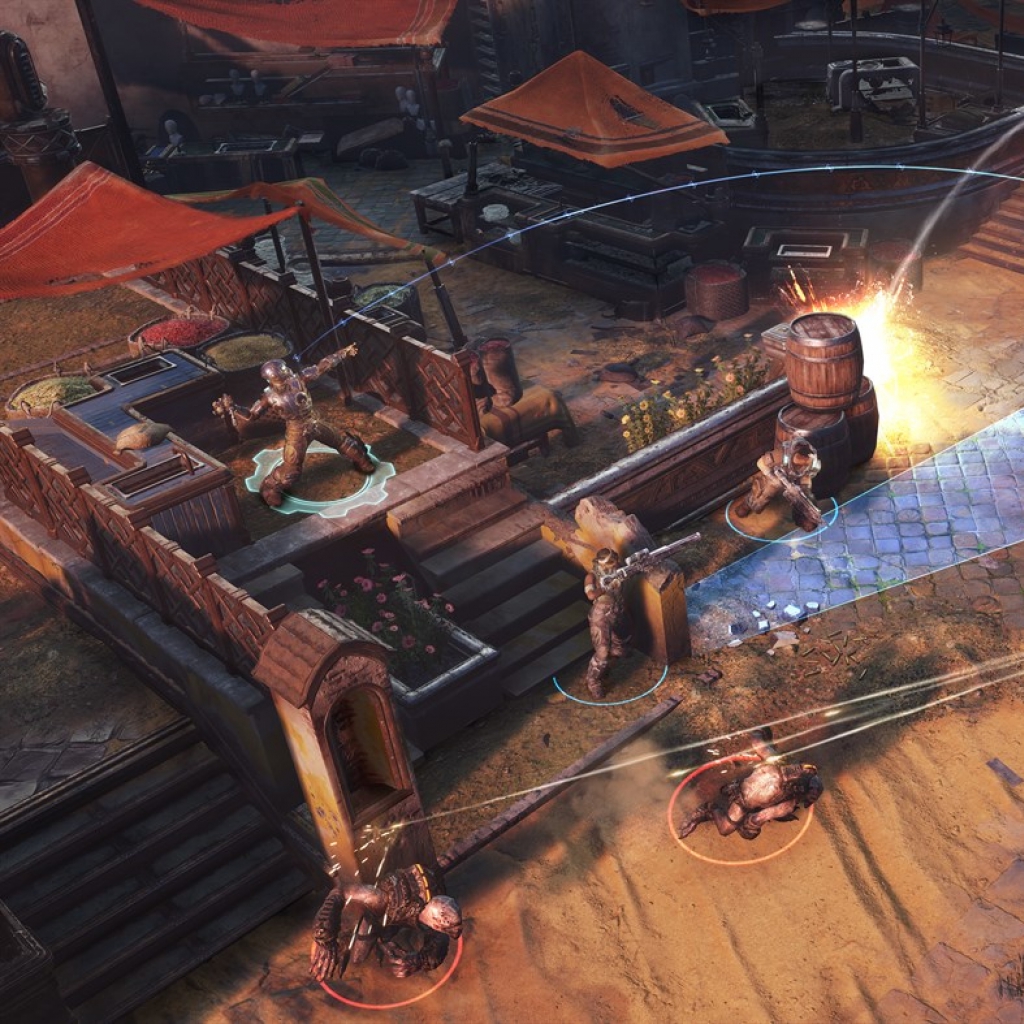Select the soldier standing on the gear-shaped marker
This screenshot has width=1024, height=1024.
tap(295, 425)
